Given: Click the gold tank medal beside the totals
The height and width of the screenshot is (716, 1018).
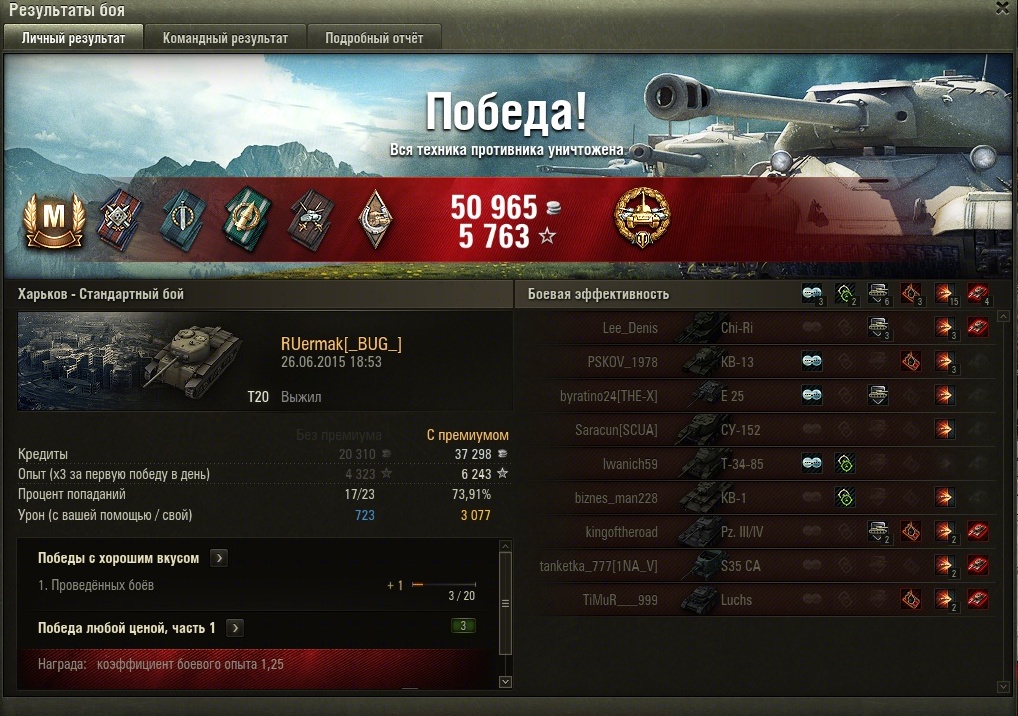Looking at the screenshot, I should [641, 217].
